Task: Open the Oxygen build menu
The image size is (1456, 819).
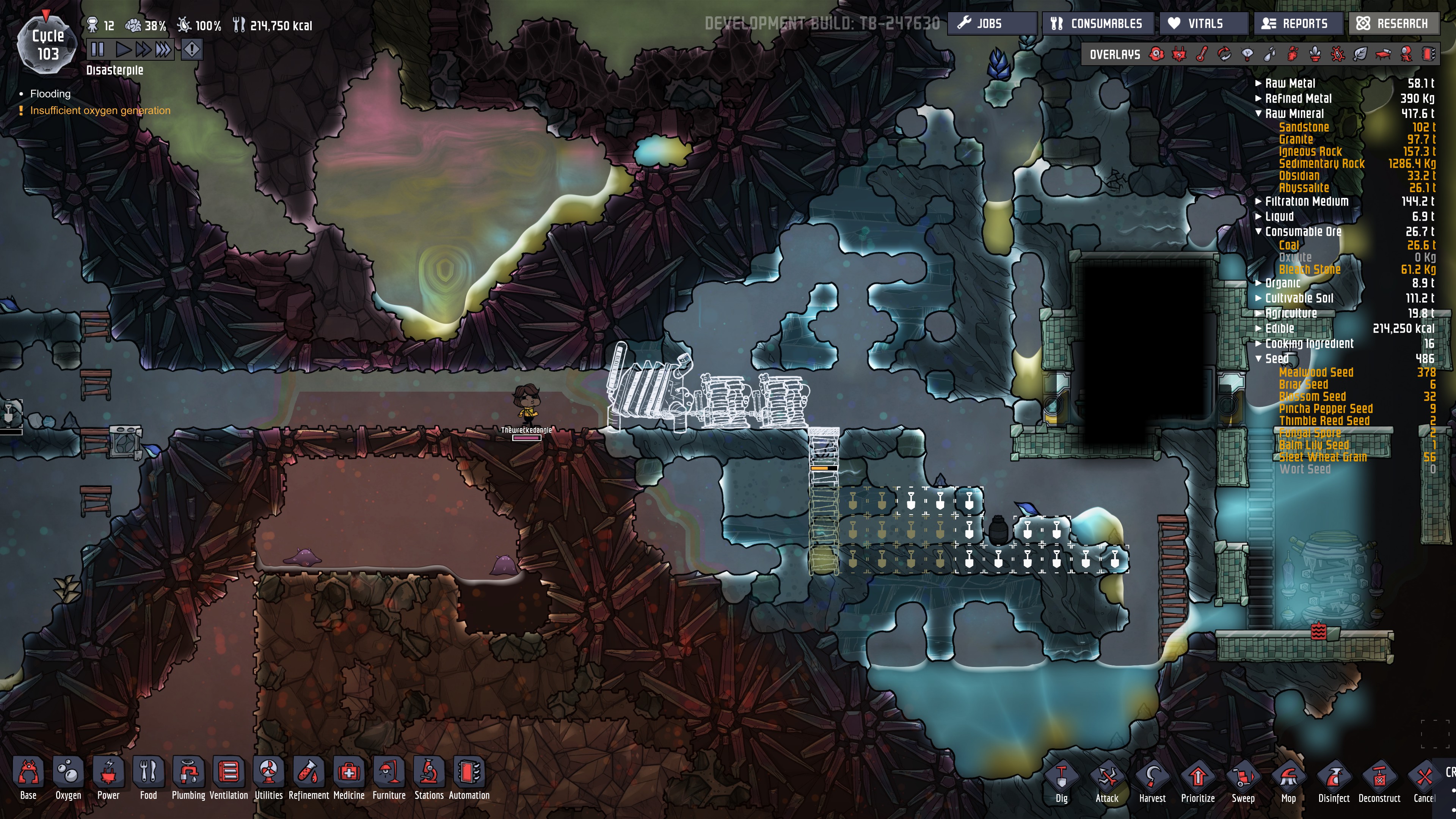Action: click(x=68, y=778)
